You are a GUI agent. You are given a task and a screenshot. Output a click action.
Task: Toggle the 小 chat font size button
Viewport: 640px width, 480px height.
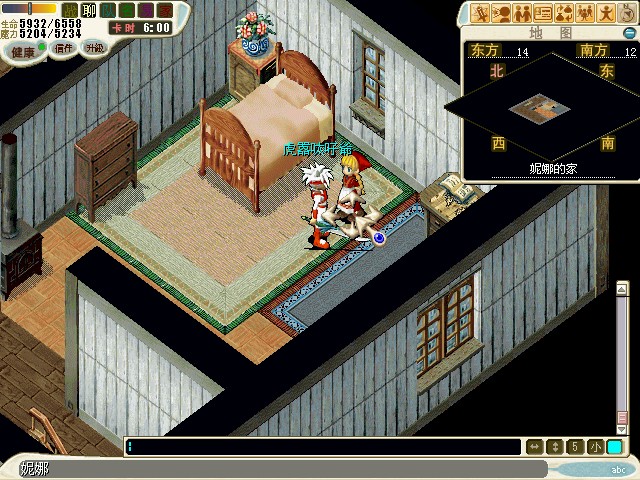[x=595, y=447]
